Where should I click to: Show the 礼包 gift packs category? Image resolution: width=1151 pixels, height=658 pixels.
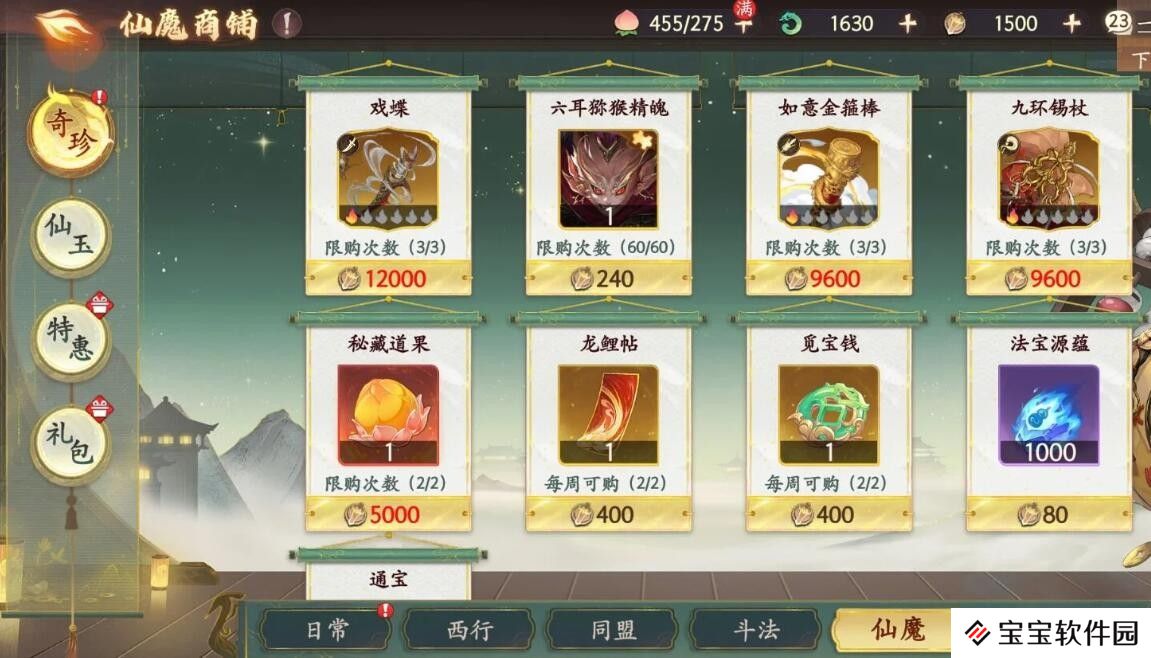pos(70,440)
